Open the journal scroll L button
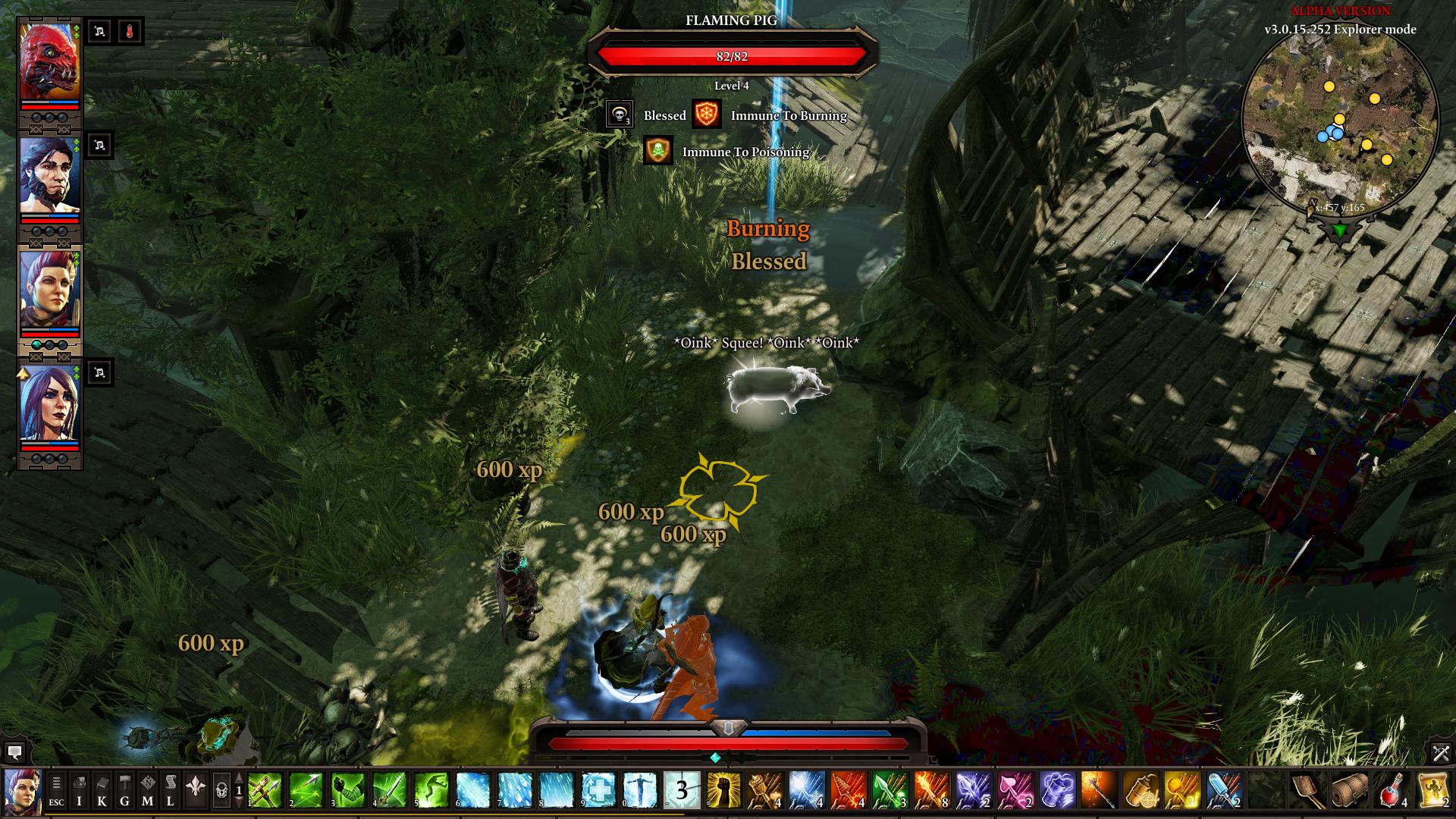The width and height of the screenshot is (1456, 819). click(x=171, y=790)
